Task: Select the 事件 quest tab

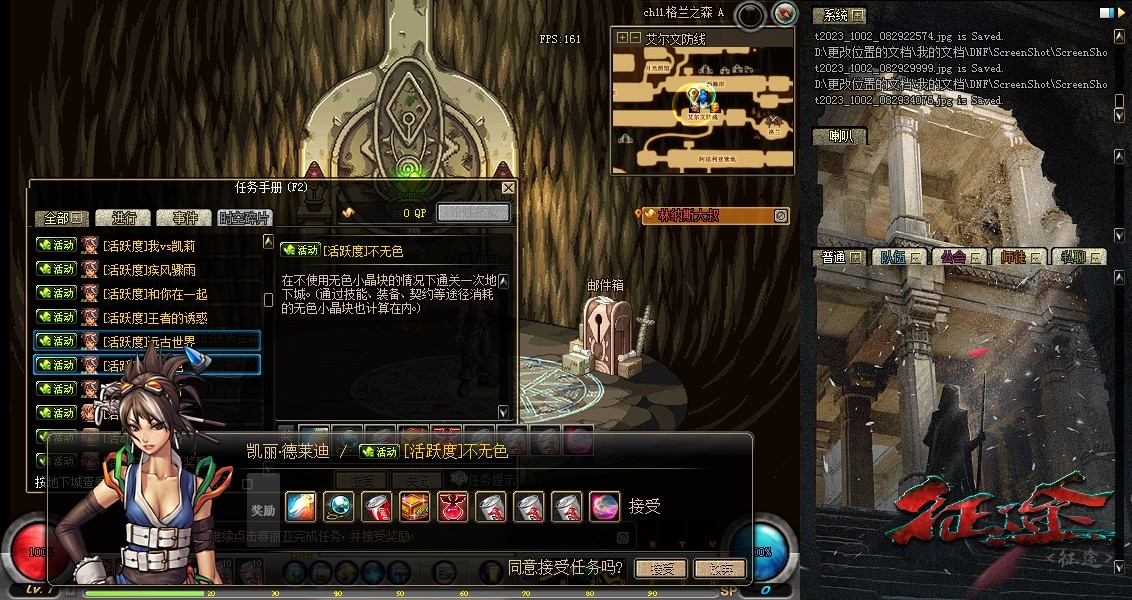Action: click(x=184, y=218)
